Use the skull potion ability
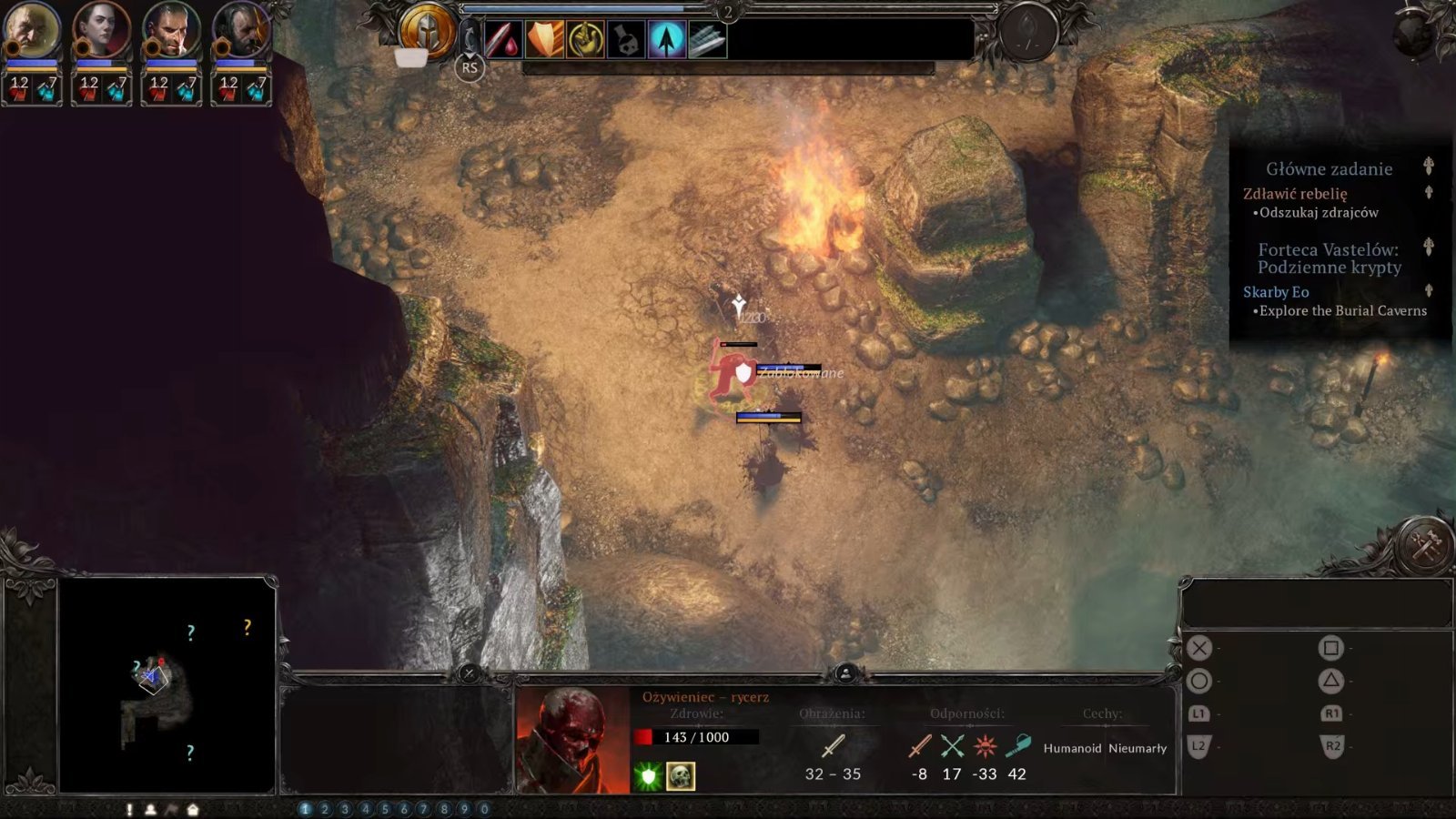Image resolution: width=1456 pixels, height=819 pixels. click(x=626, y=40)
